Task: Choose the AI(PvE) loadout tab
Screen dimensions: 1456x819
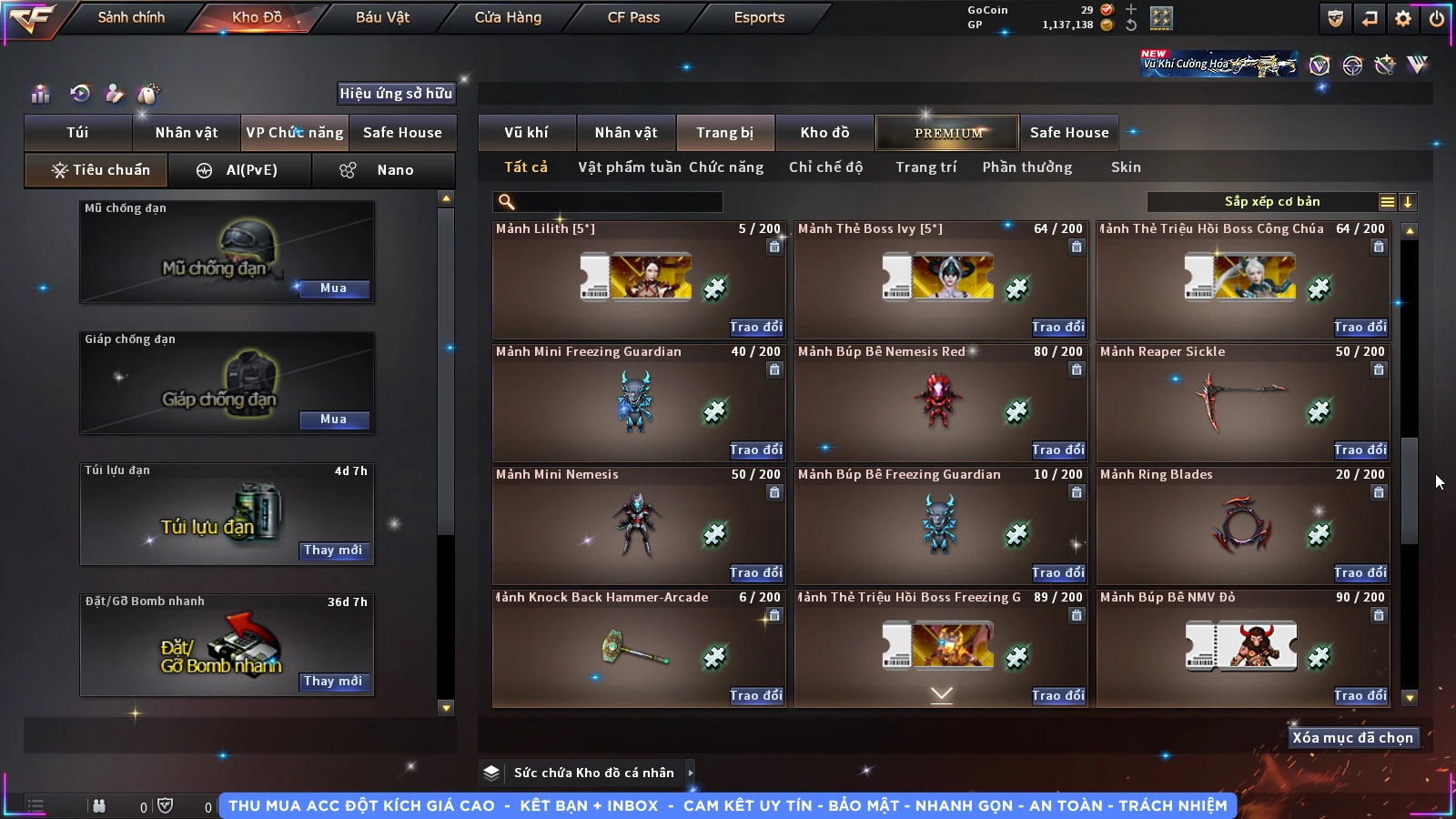Action: click(240, 170)
